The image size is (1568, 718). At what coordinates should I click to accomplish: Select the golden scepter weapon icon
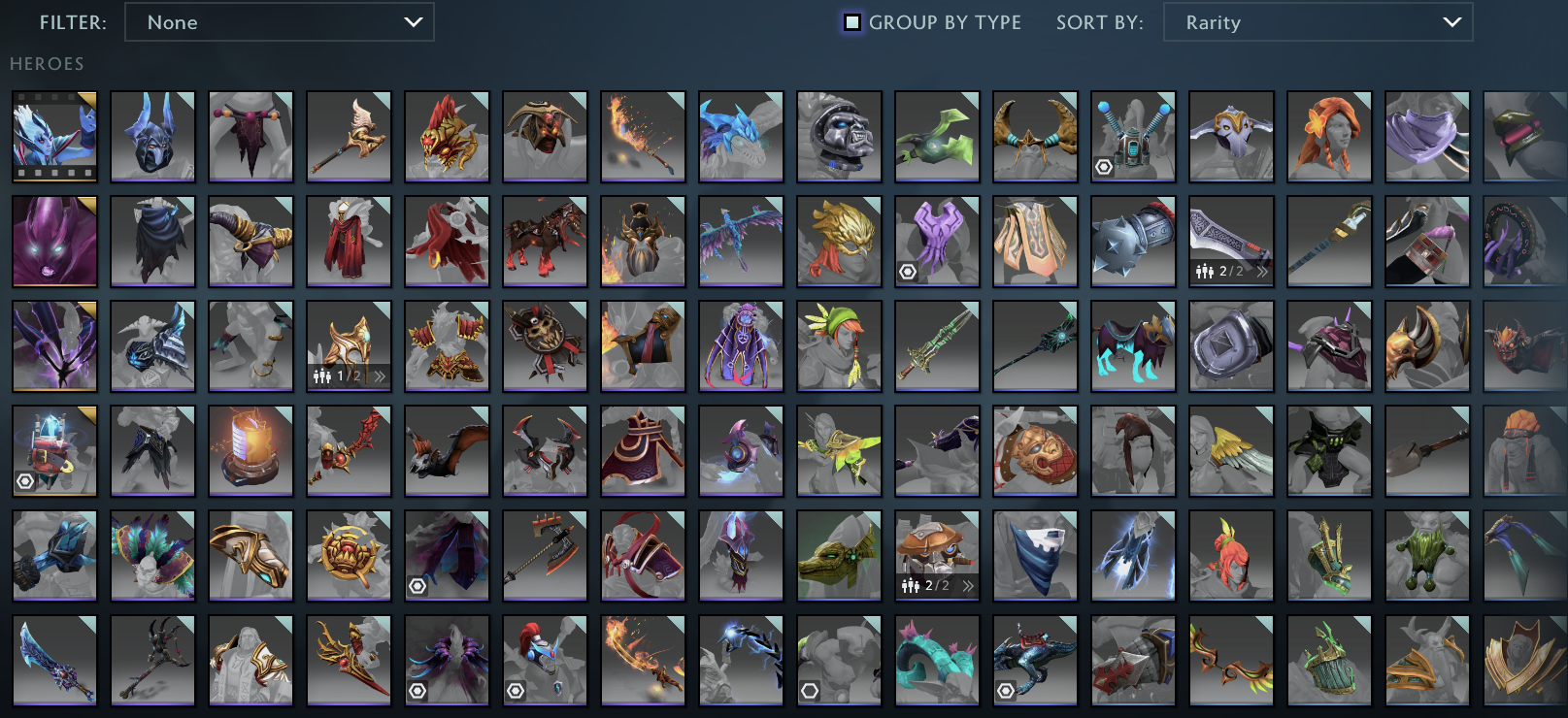pos(349,136)
